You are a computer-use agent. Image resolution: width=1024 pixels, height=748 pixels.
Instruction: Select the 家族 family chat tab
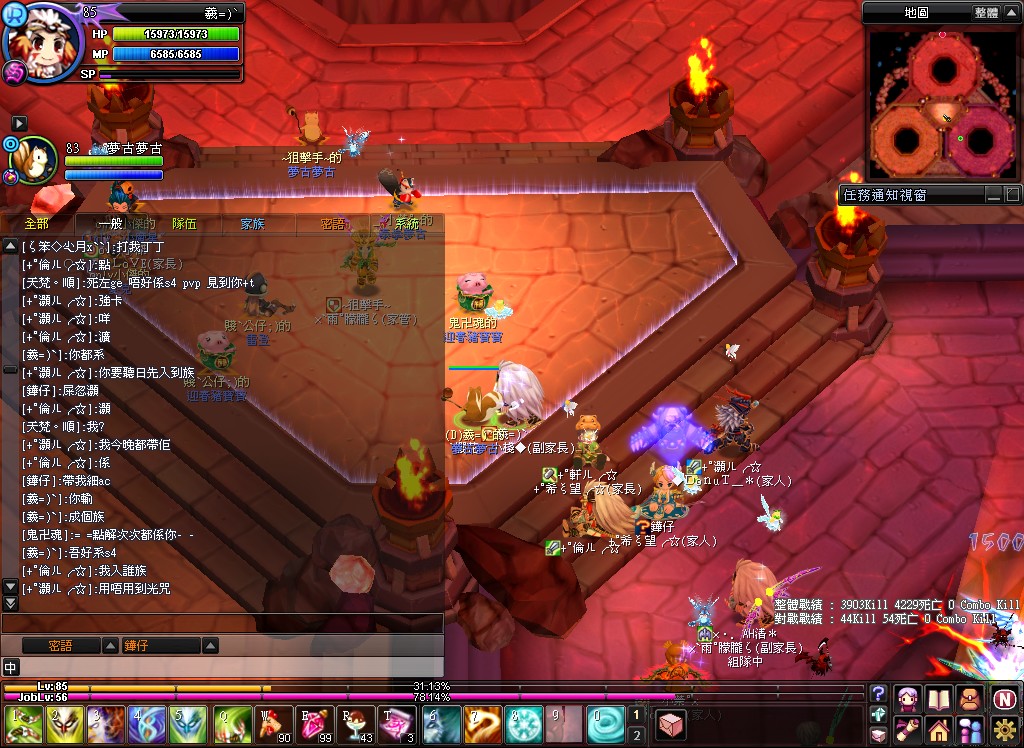[252, 224]
